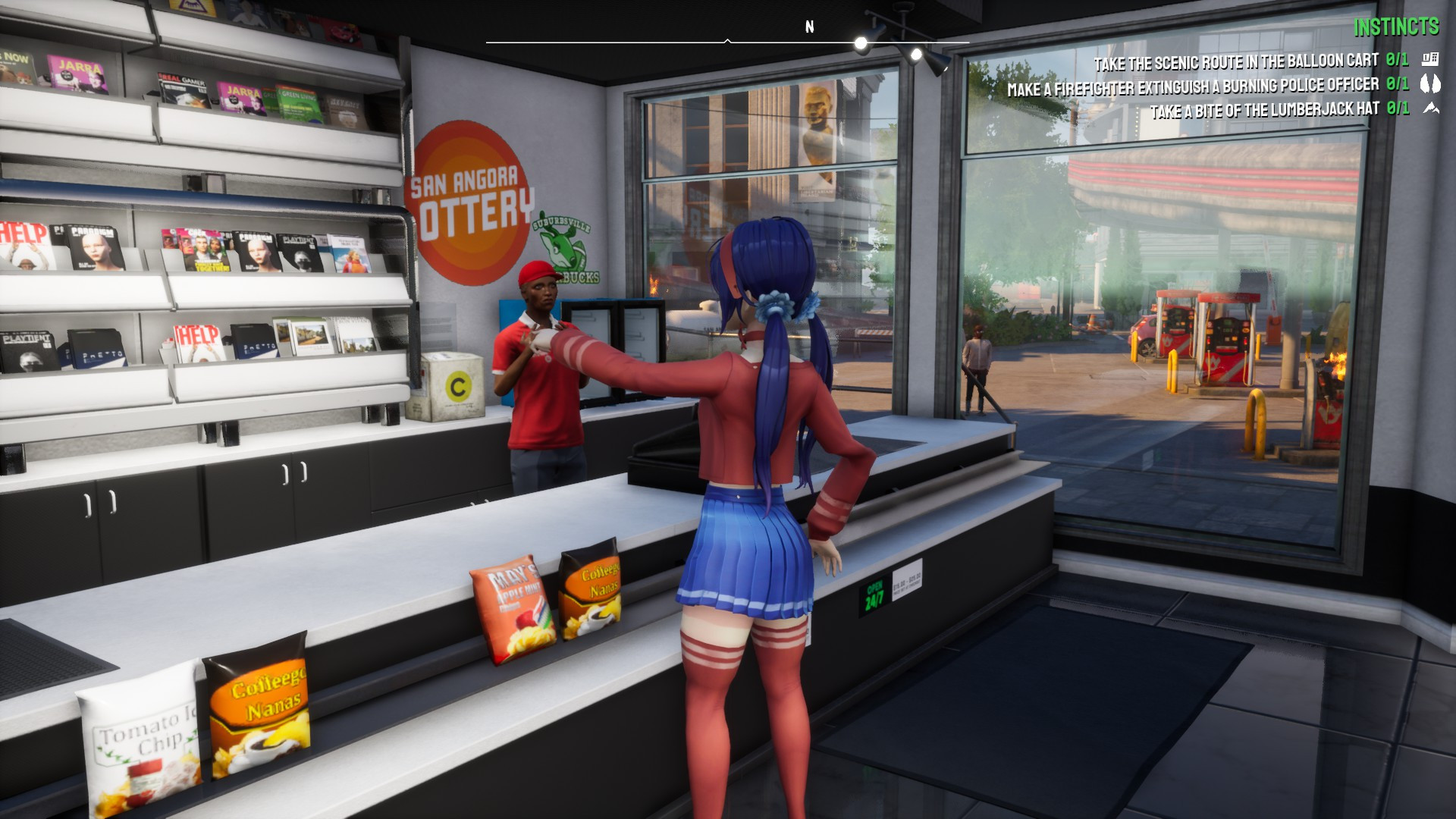The height and width of the screenshot is (819, 1456).
Task: Click the city buildings icon beside balloon cart
Action: [x=1430, y=59]
